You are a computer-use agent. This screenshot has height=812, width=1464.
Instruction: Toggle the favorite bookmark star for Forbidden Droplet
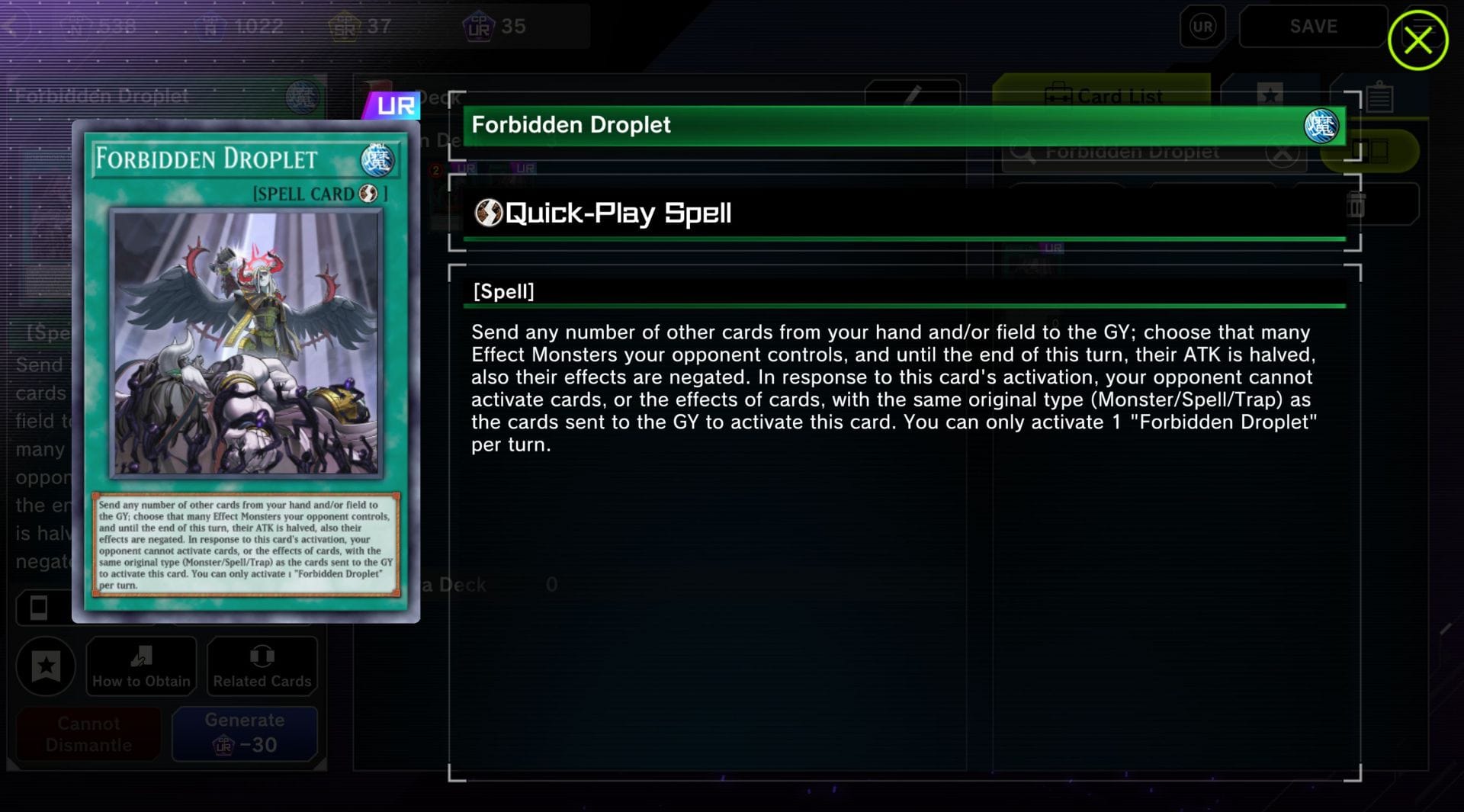click(x=46, y=666)
